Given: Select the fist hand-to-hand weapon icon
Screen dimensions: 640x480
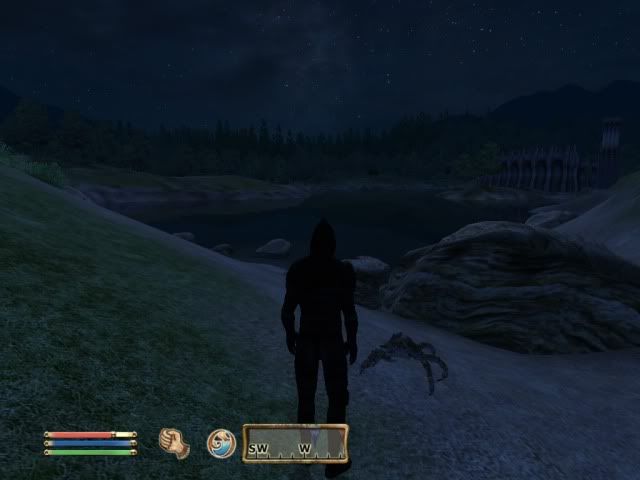Looking at the screenshot, I should point(176,442).
